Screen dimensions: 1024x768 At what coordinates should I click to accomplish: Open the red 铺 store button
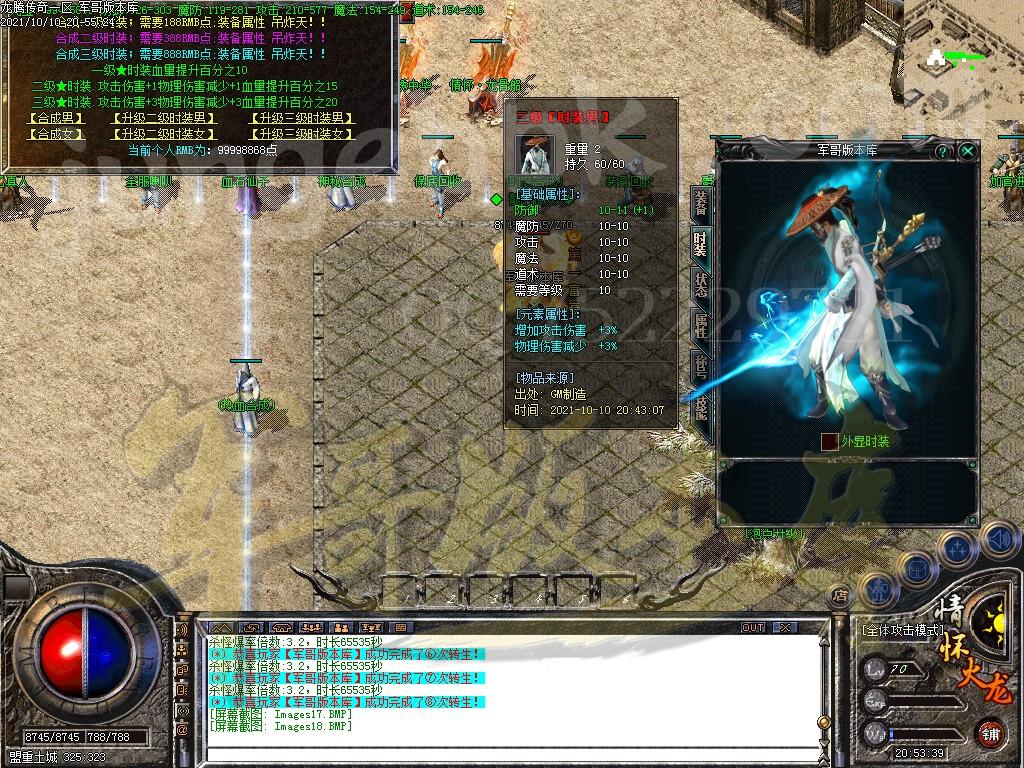point(991,733)
